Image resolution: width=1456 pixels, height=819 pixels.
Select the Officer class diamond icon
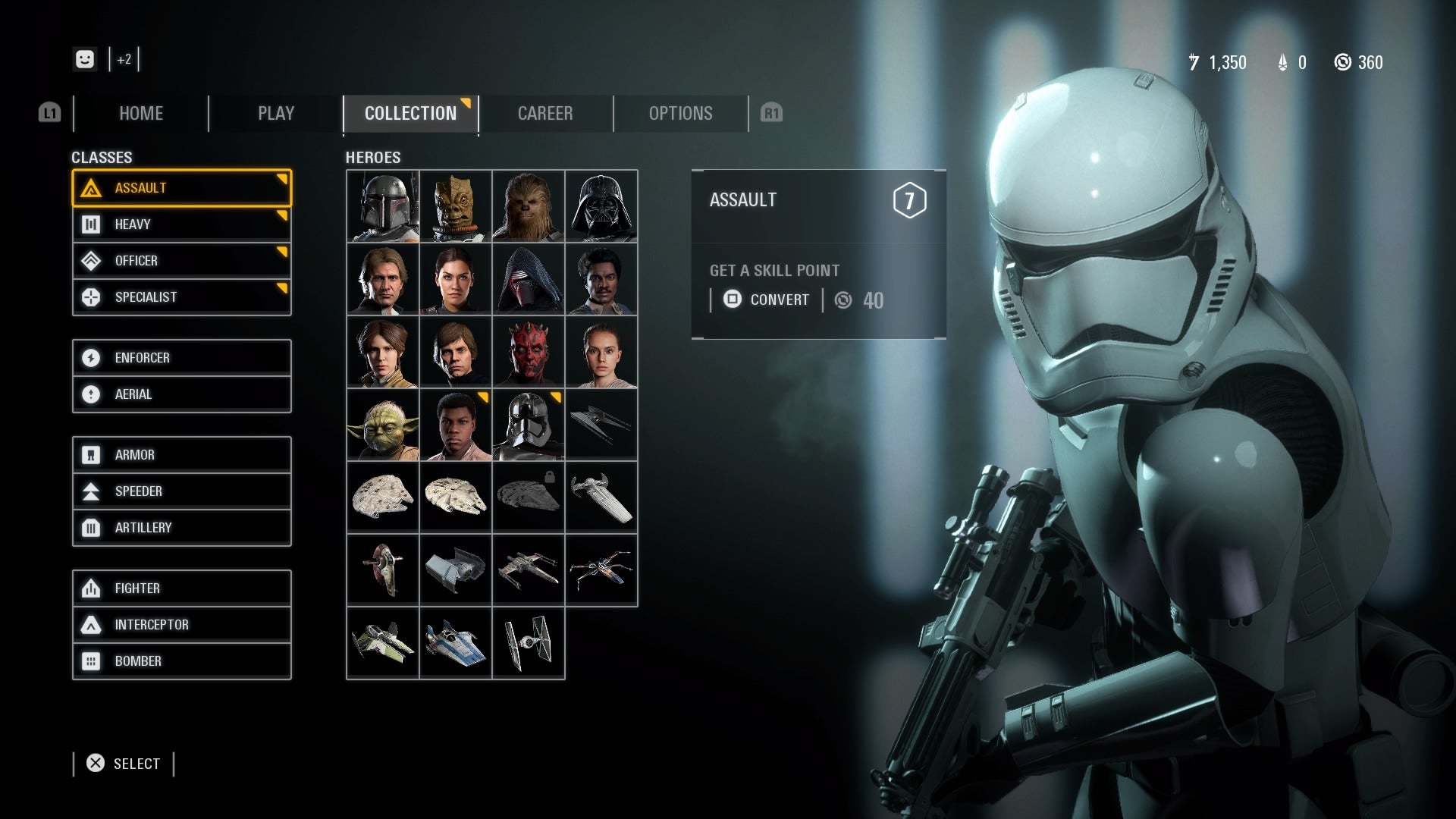(x=93, y=260)
